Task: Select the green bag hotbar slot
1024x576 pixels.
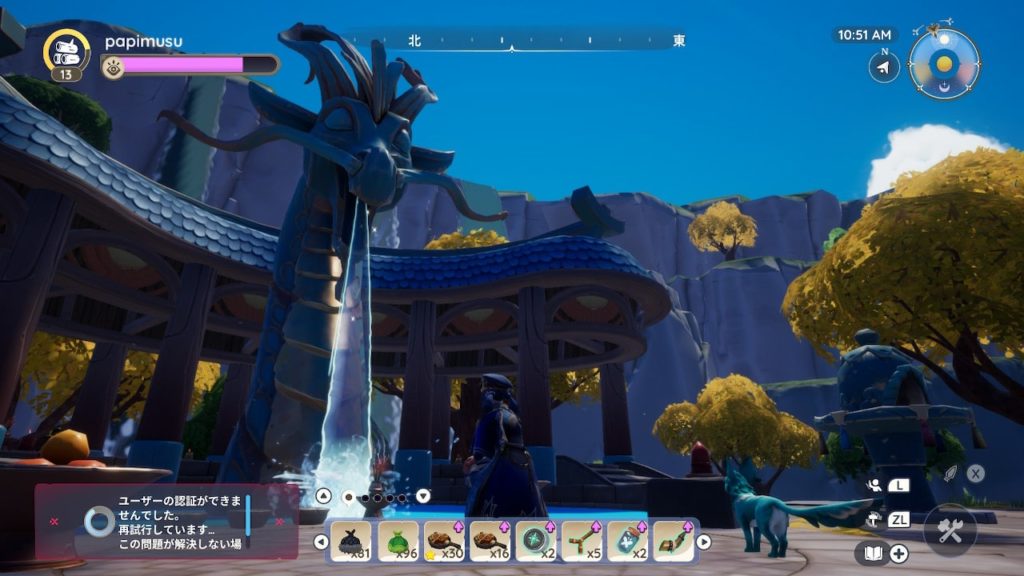Action: (x=398, y=541)
